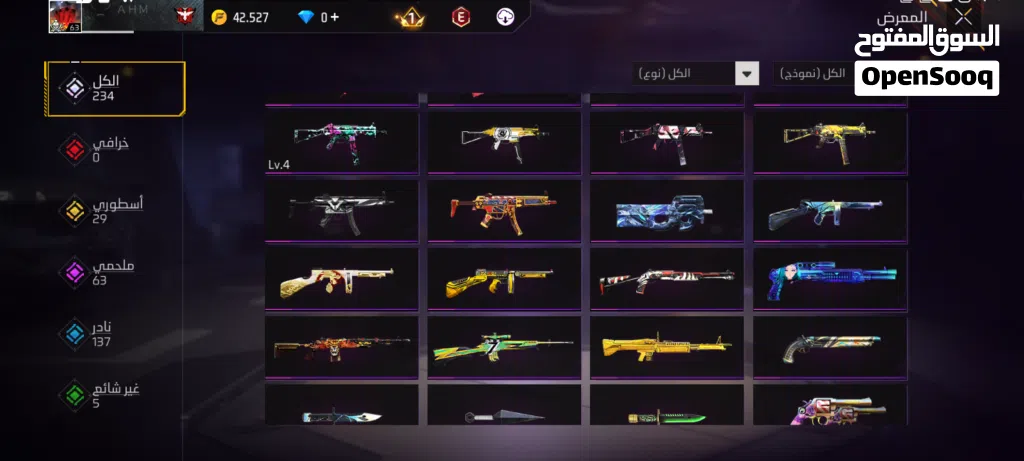Select the red and white striped shotgun skin
The image size is (1024, 461).
pyautogui.click(x=667, y=278)
